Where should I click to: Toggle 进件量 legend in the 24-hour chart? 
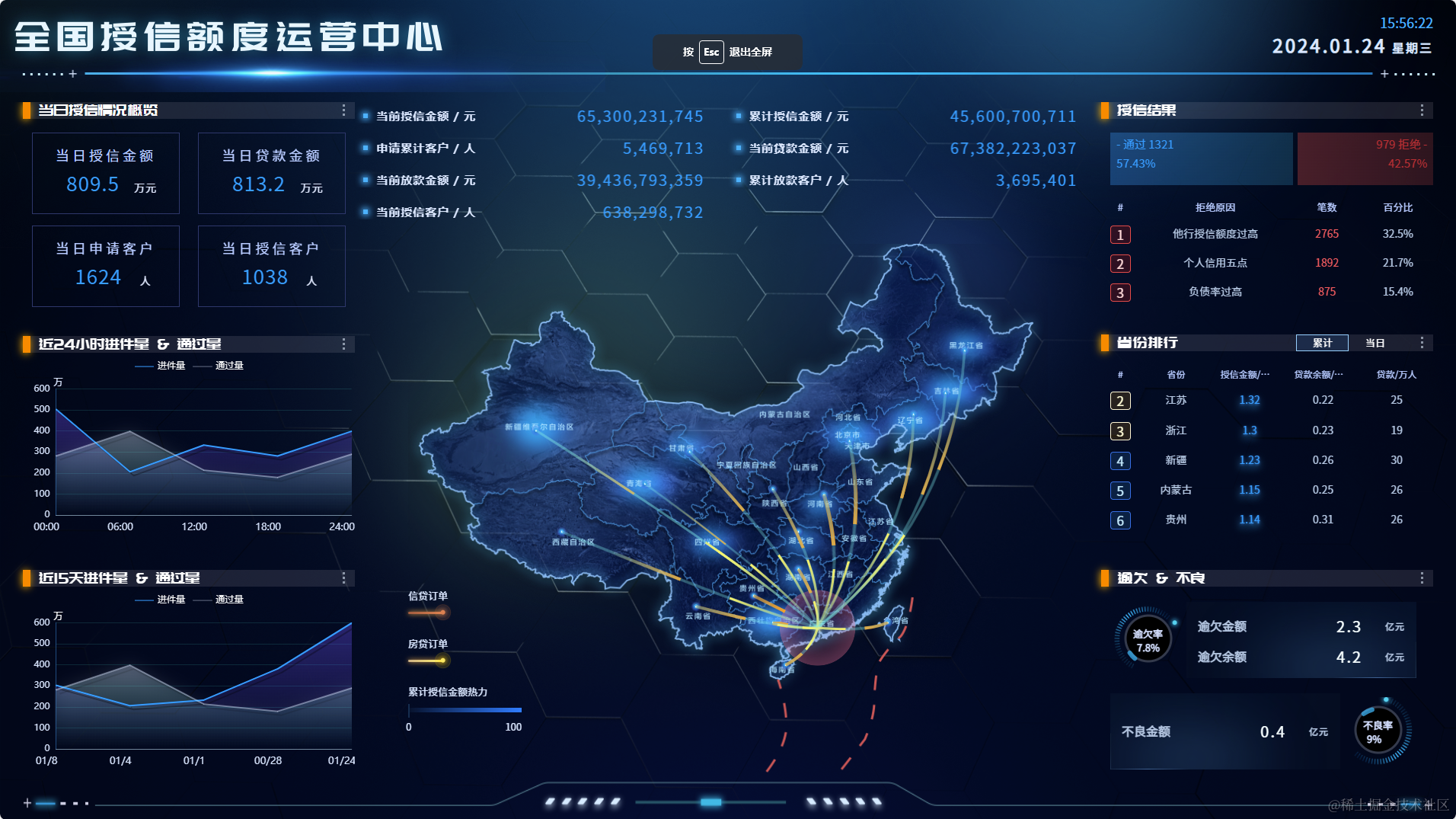tap(161, 366)
